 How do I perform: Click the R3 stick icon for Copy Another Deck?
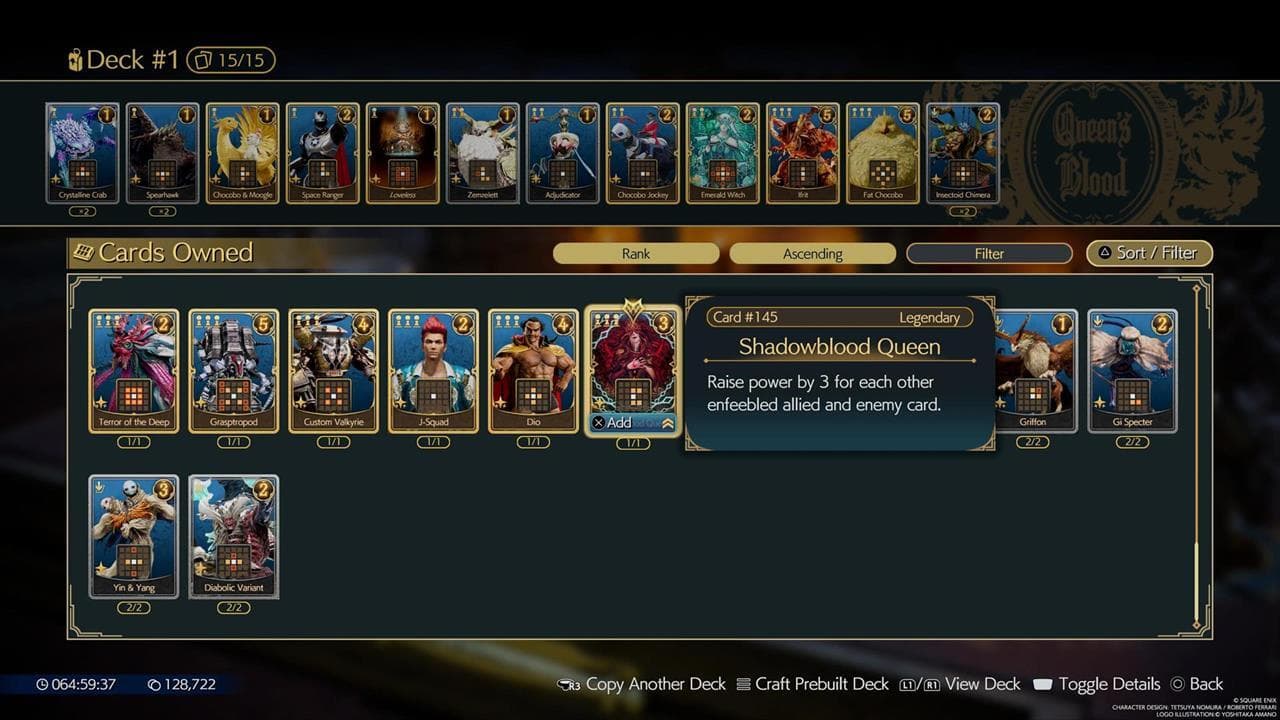tap(567, 684)
